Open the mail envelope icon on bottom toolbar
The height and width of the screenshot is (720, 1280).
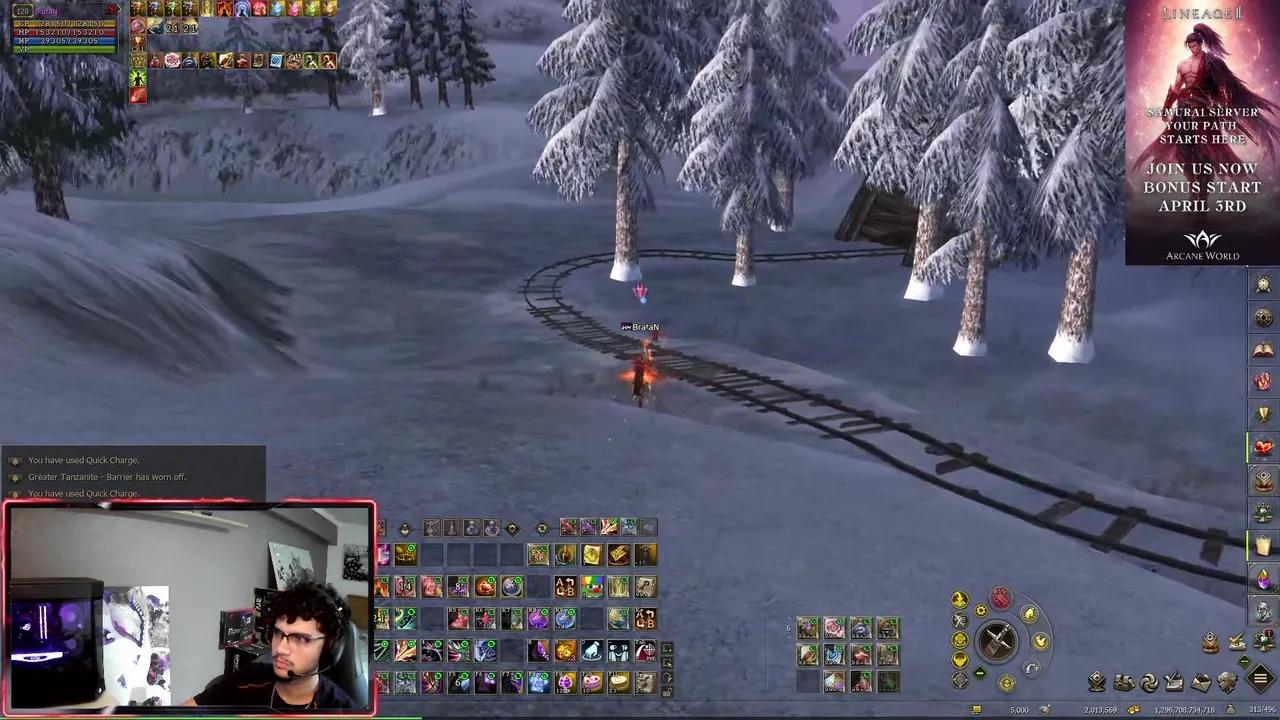pos(1198,682)
